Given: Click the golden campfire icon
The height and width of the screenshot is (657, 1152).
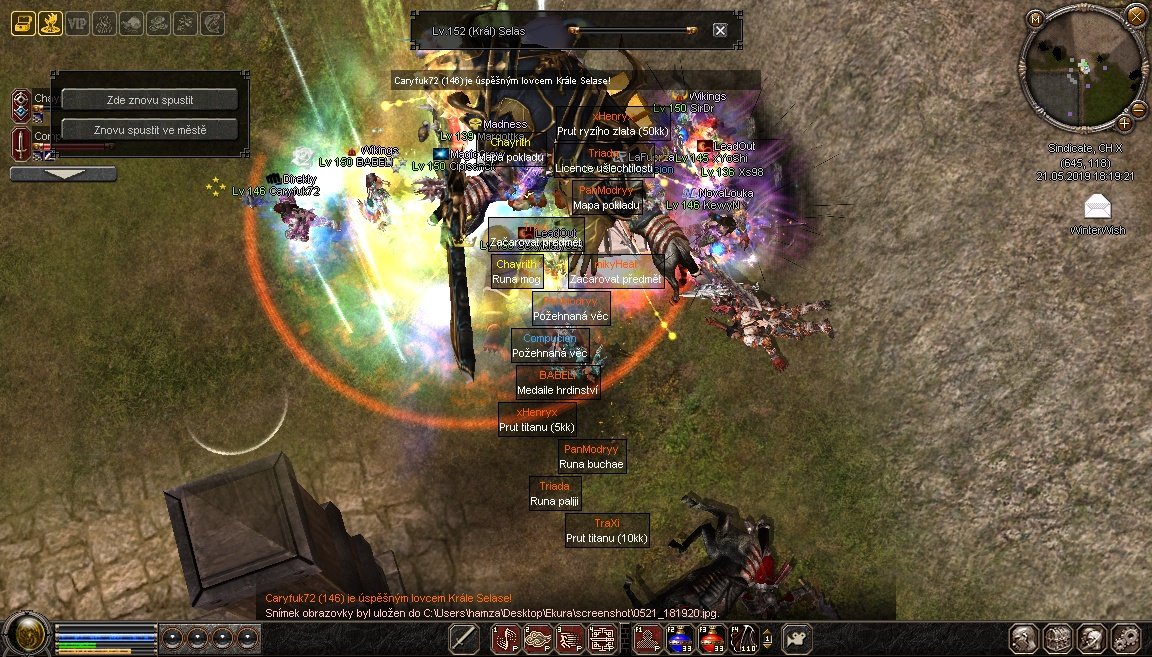Looking at the screenshot, I should coord(50,24).
